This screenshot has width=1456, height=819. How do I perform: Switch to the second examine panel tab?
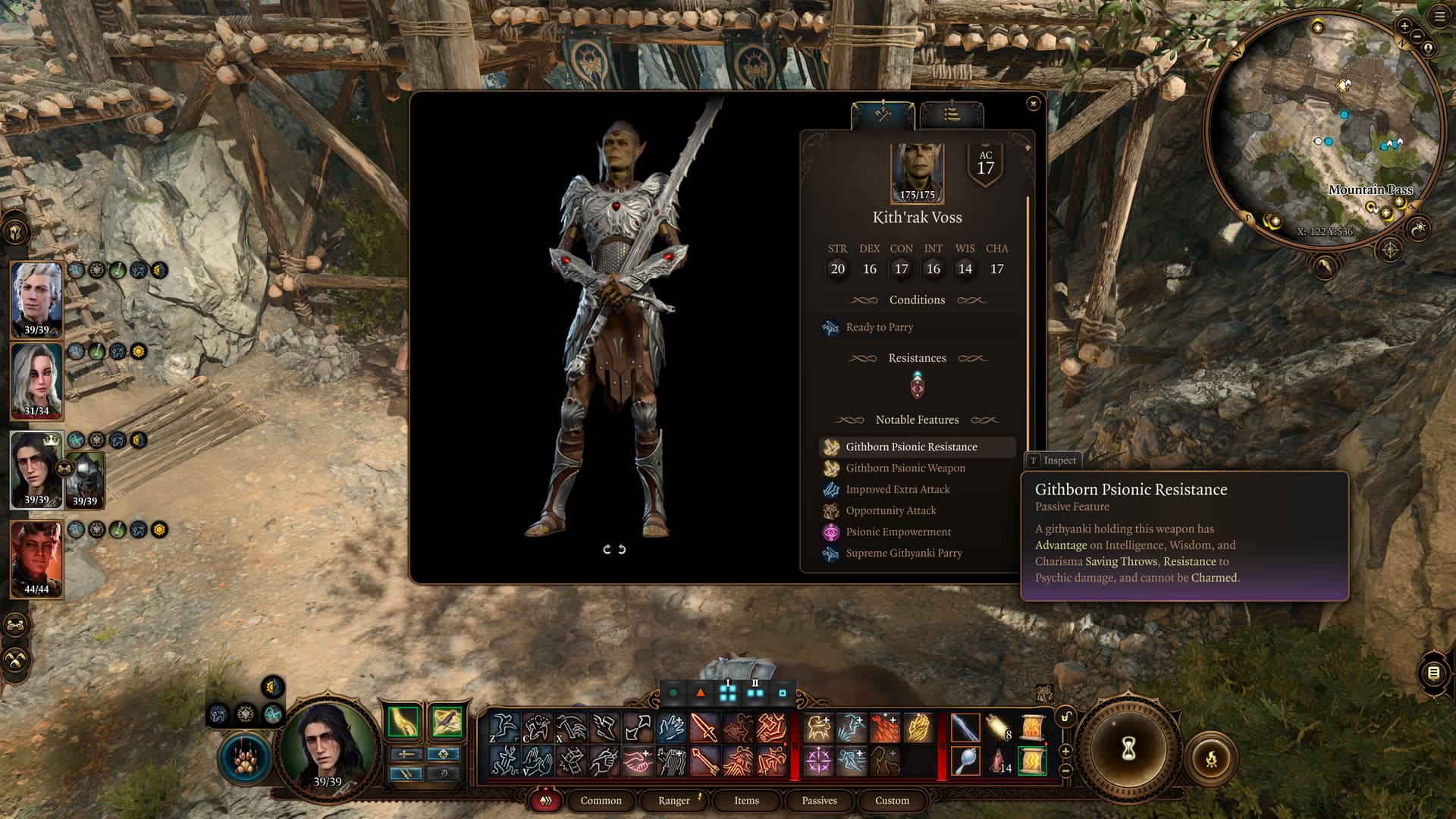[x=952, y=115]
